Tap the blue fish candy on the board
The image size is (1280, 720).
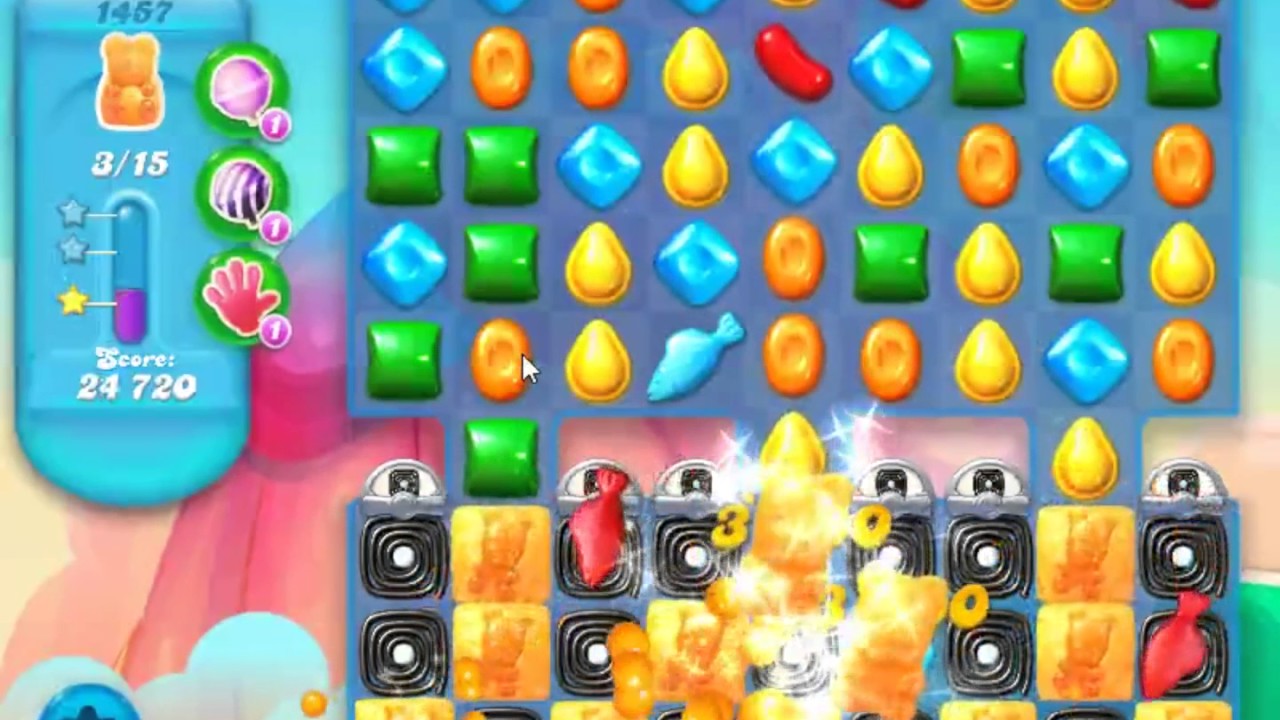point(697,358)
